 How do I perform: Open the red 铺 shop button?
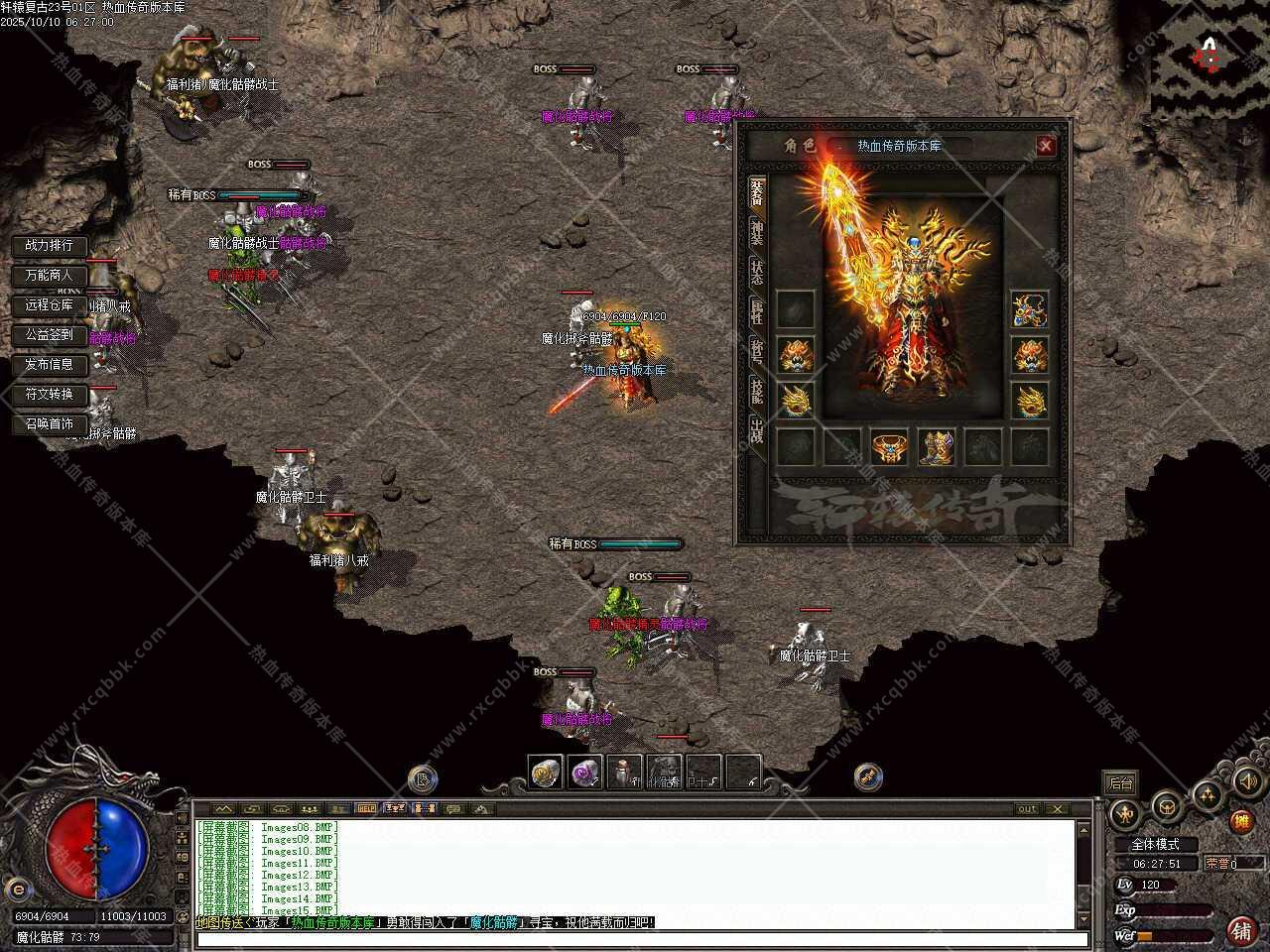[1240, 929]
